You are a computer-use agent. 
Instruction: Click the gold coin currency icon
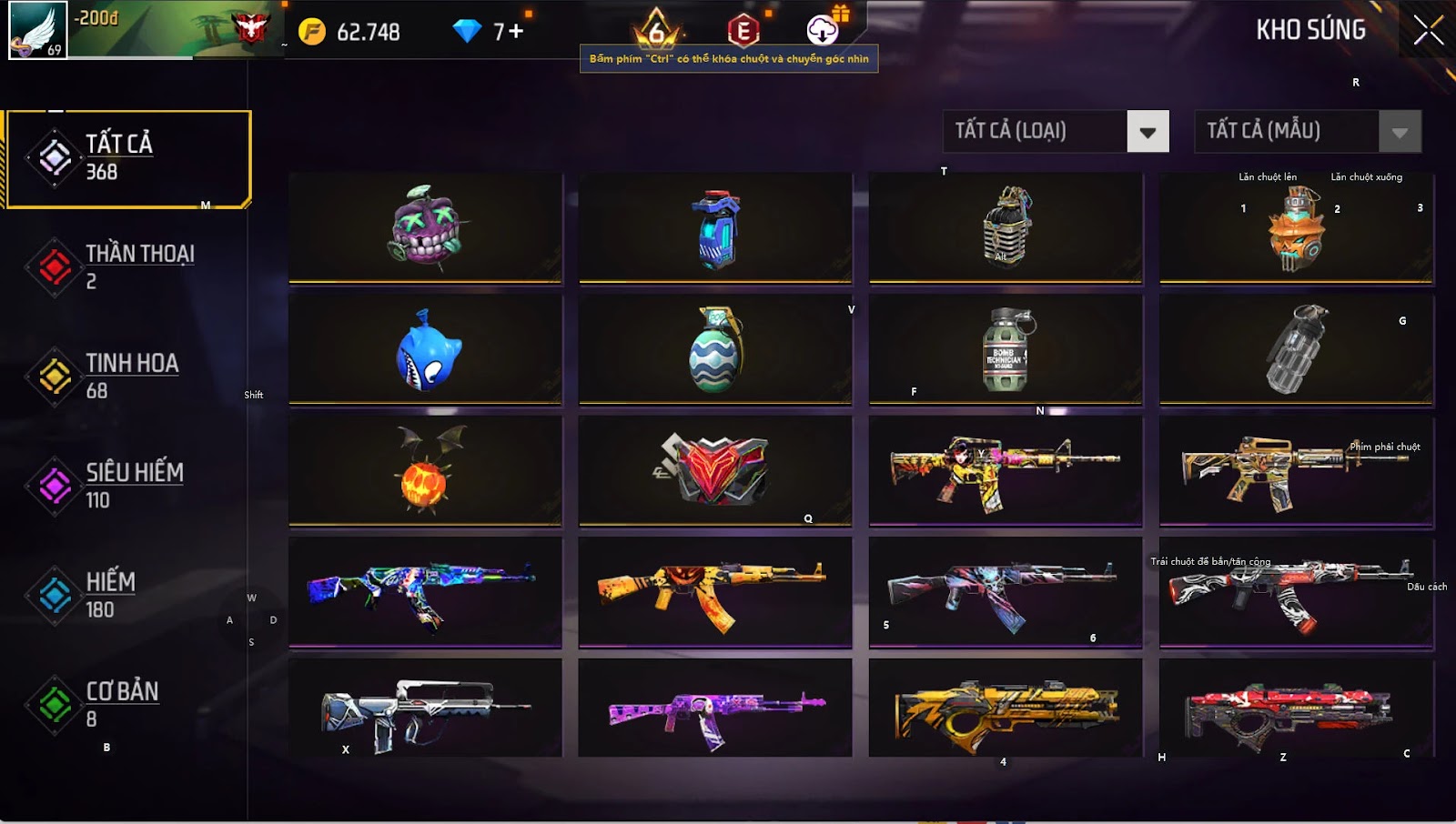[312, 32]
